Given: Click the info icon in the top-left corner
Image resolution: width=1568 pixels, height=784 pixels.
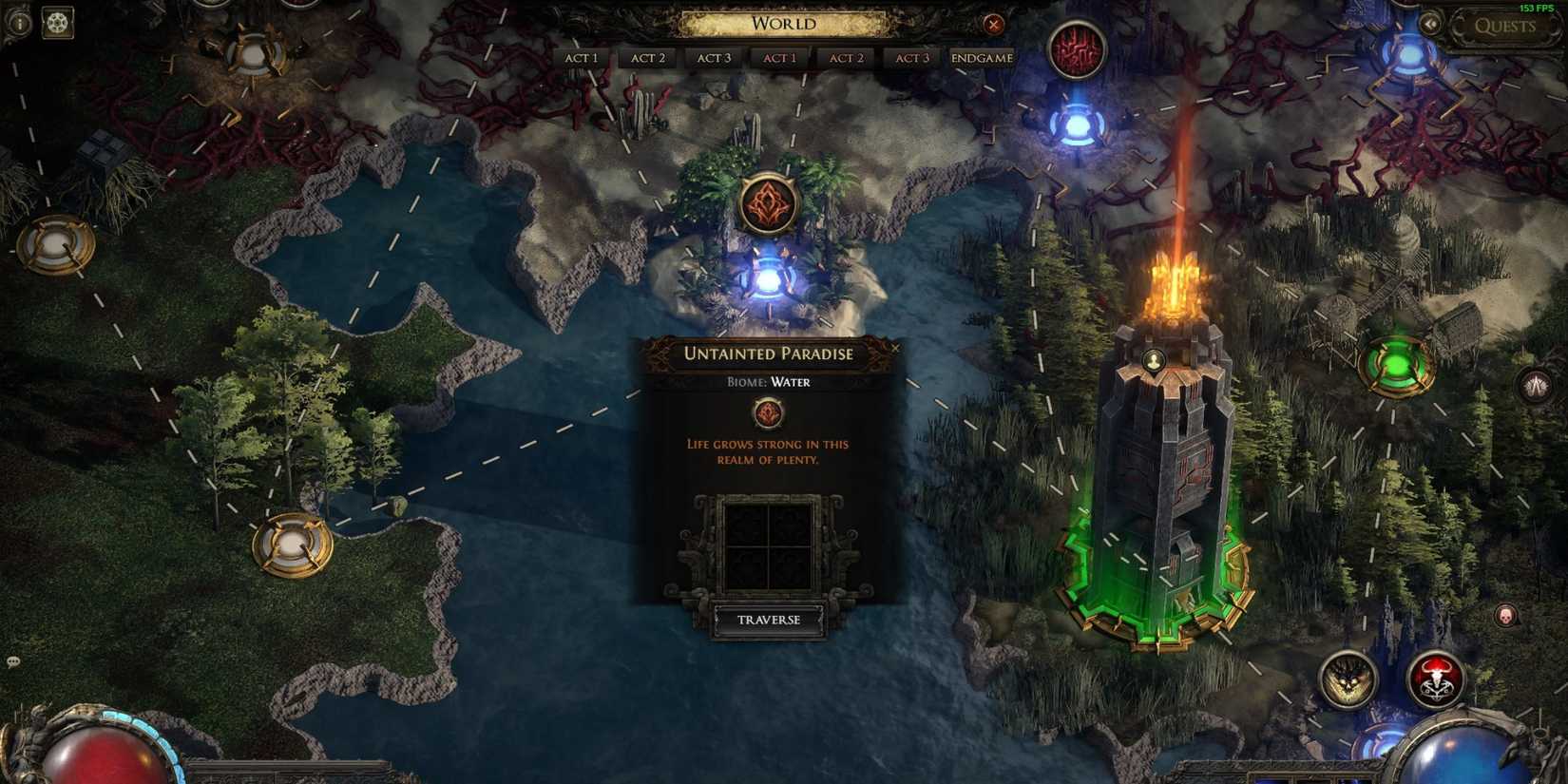Looking at the screenshot, I should click(19, 21).
